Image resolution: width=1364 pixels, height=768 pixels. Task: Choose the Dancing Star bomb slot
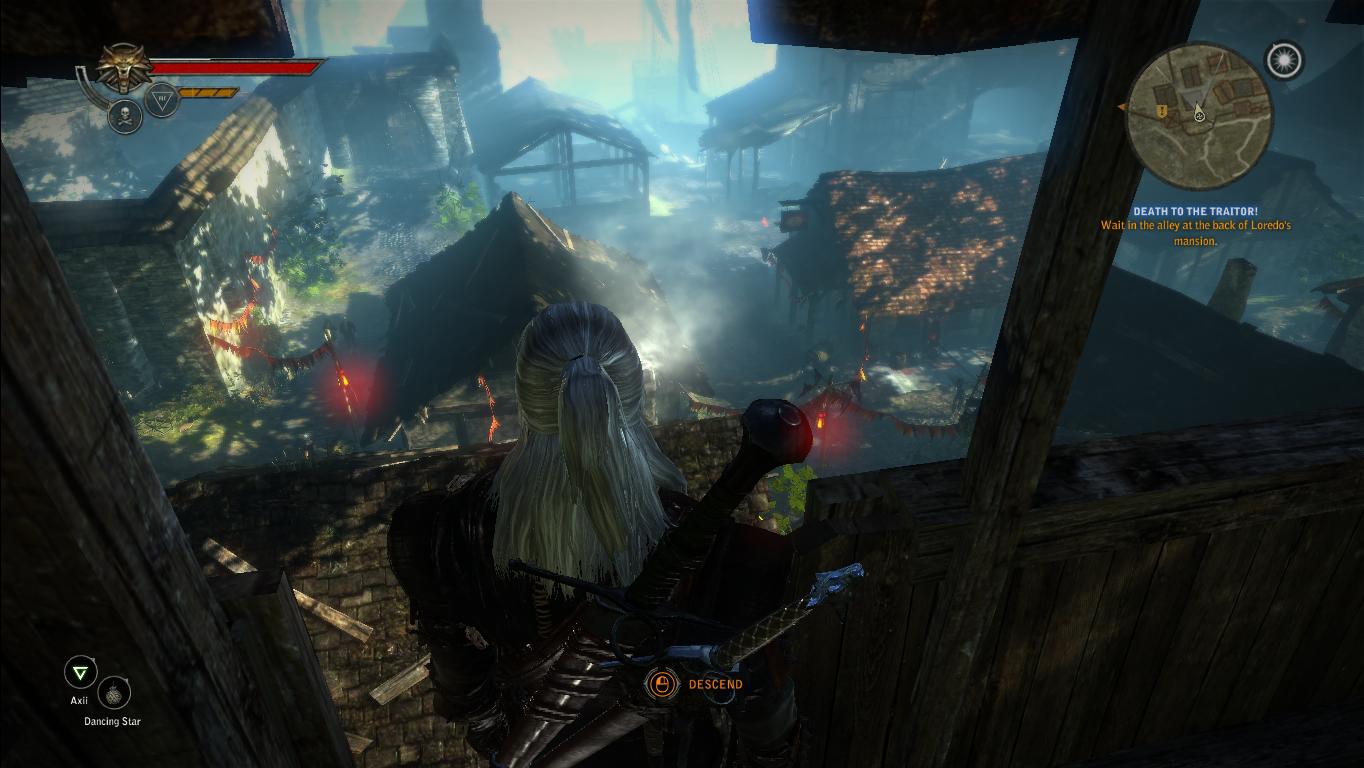click(x=114, y=693)
